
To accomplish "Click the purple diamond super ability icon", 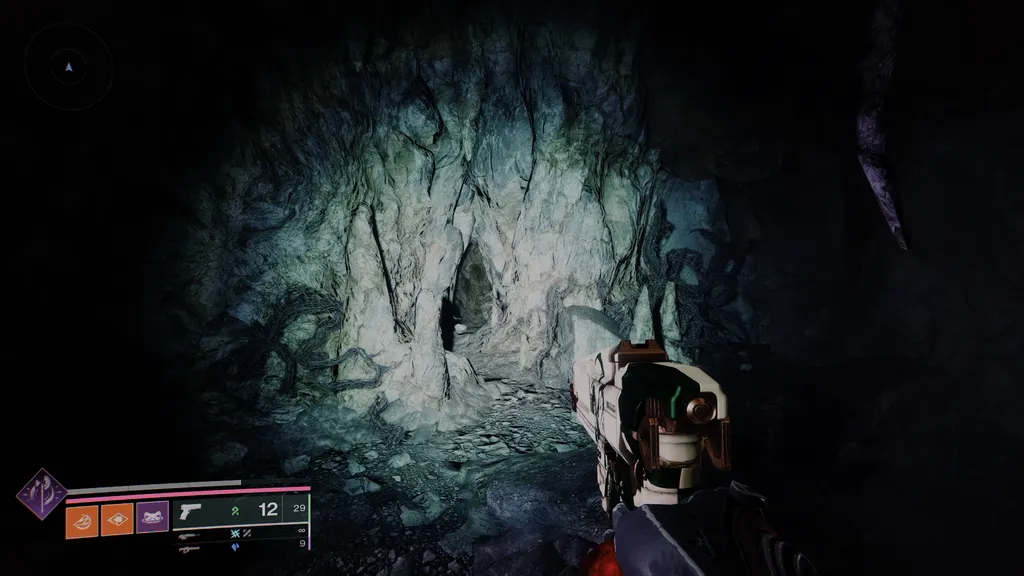I will [x=42, y=494].
